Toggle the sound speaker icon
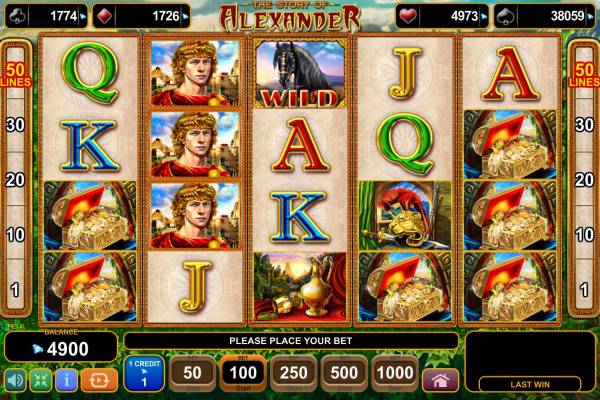The image size is (600, 400). point(15,380)
